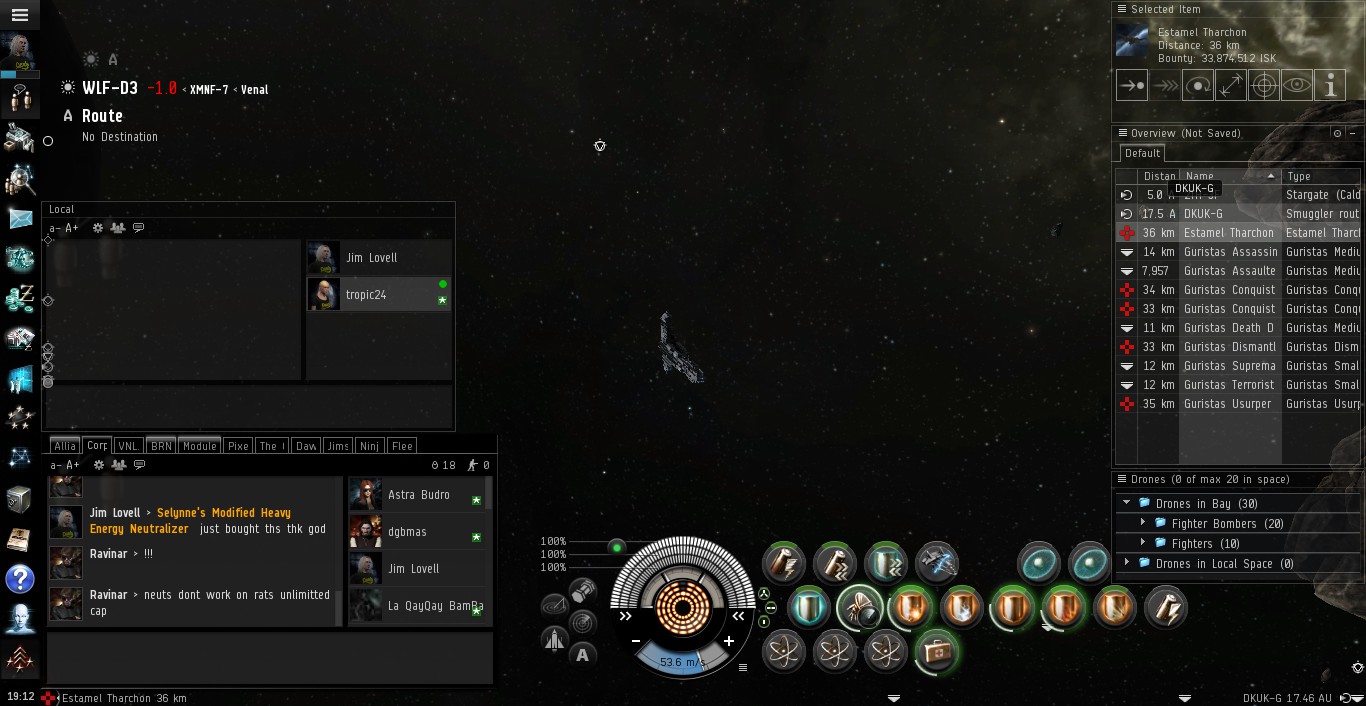Image resolution: width=1366 pixels, height=706 pixels.
Task: Switch to the Module chat tab
Action: tap(200, 446)
